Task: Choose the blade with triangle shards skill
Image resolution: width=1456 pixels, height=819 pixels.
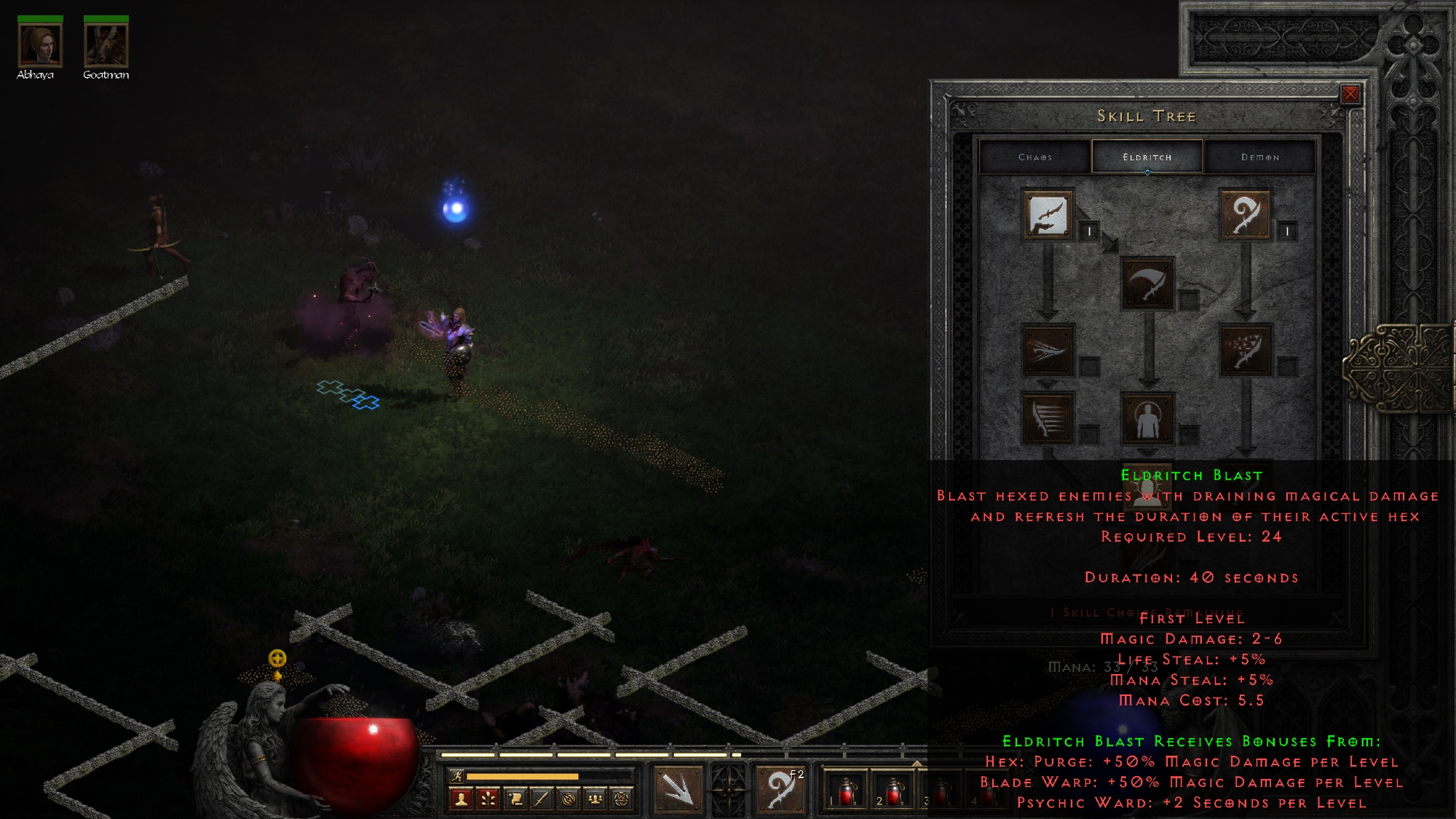Action: tap(1245, 350)
